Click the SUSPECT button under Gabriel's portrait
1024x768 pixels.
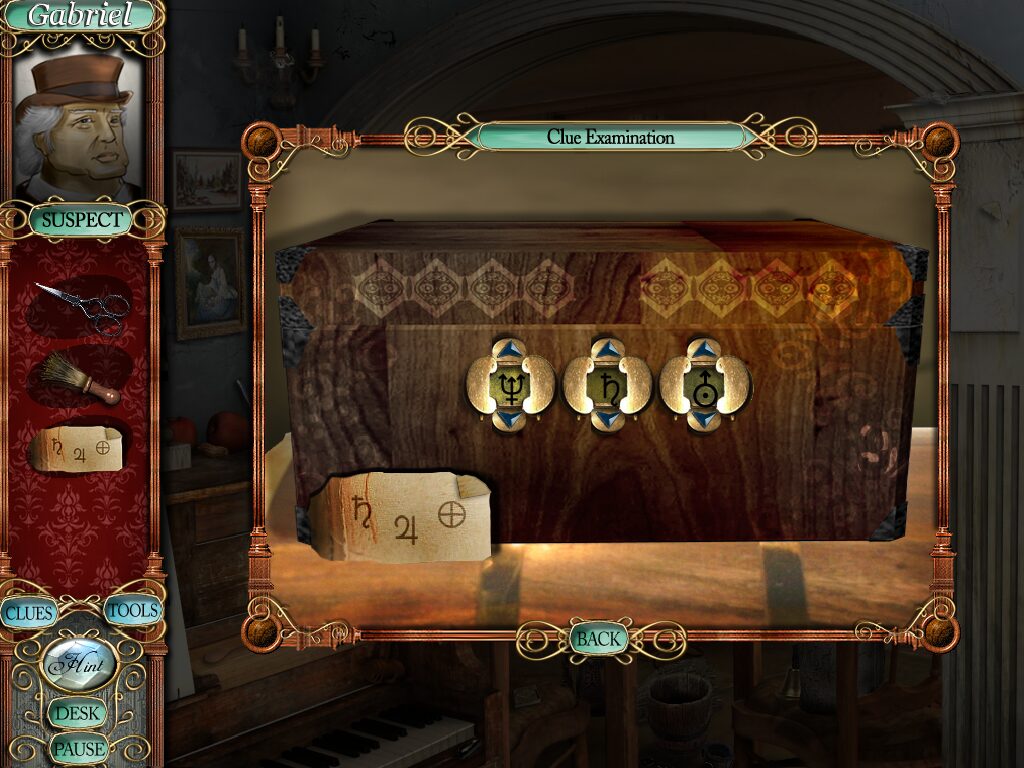pos(82,220)
